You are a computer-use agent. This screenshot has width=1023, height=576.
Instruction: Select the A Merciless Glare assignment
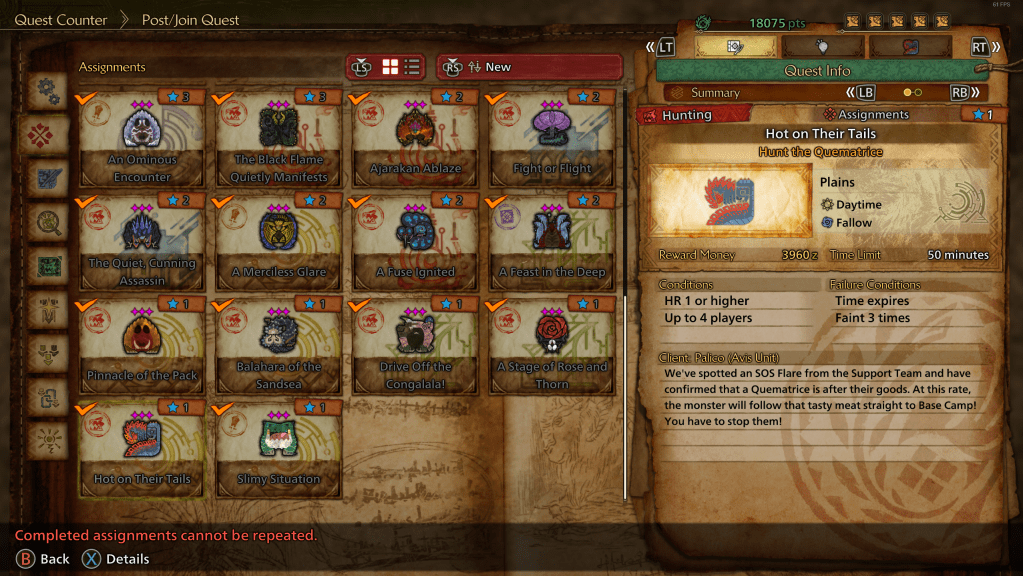tap(279, 243)
